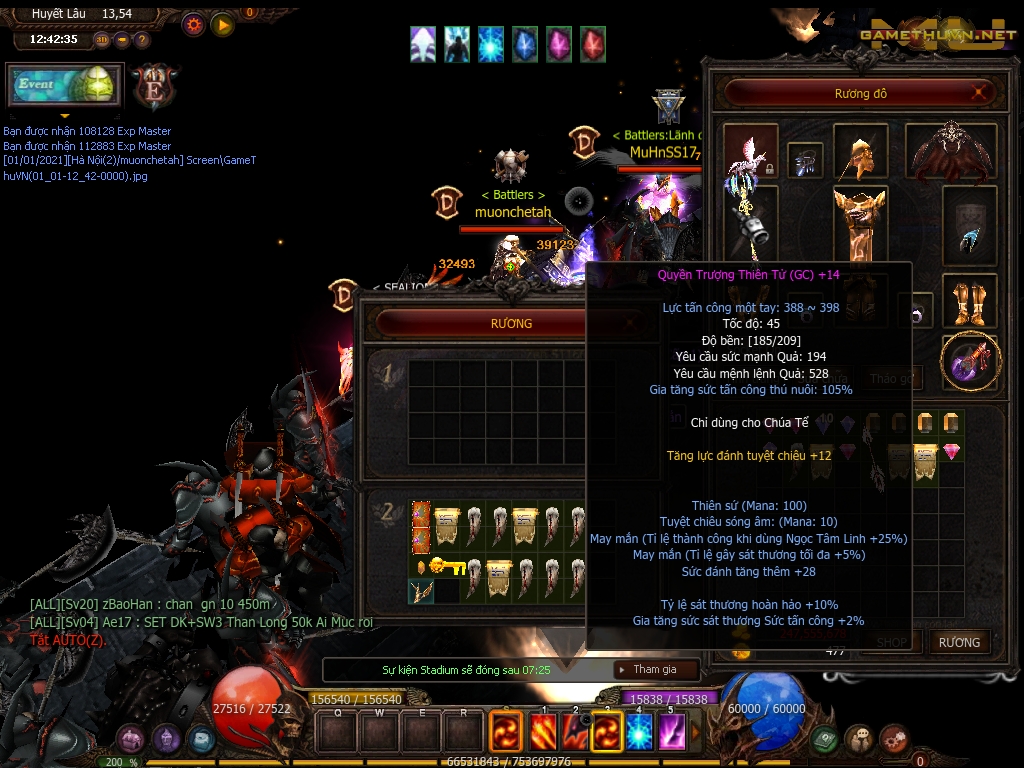Activate the purple lightning skill in slot 5
This screenshot has height=768, width=1024.
pos(671,732)
